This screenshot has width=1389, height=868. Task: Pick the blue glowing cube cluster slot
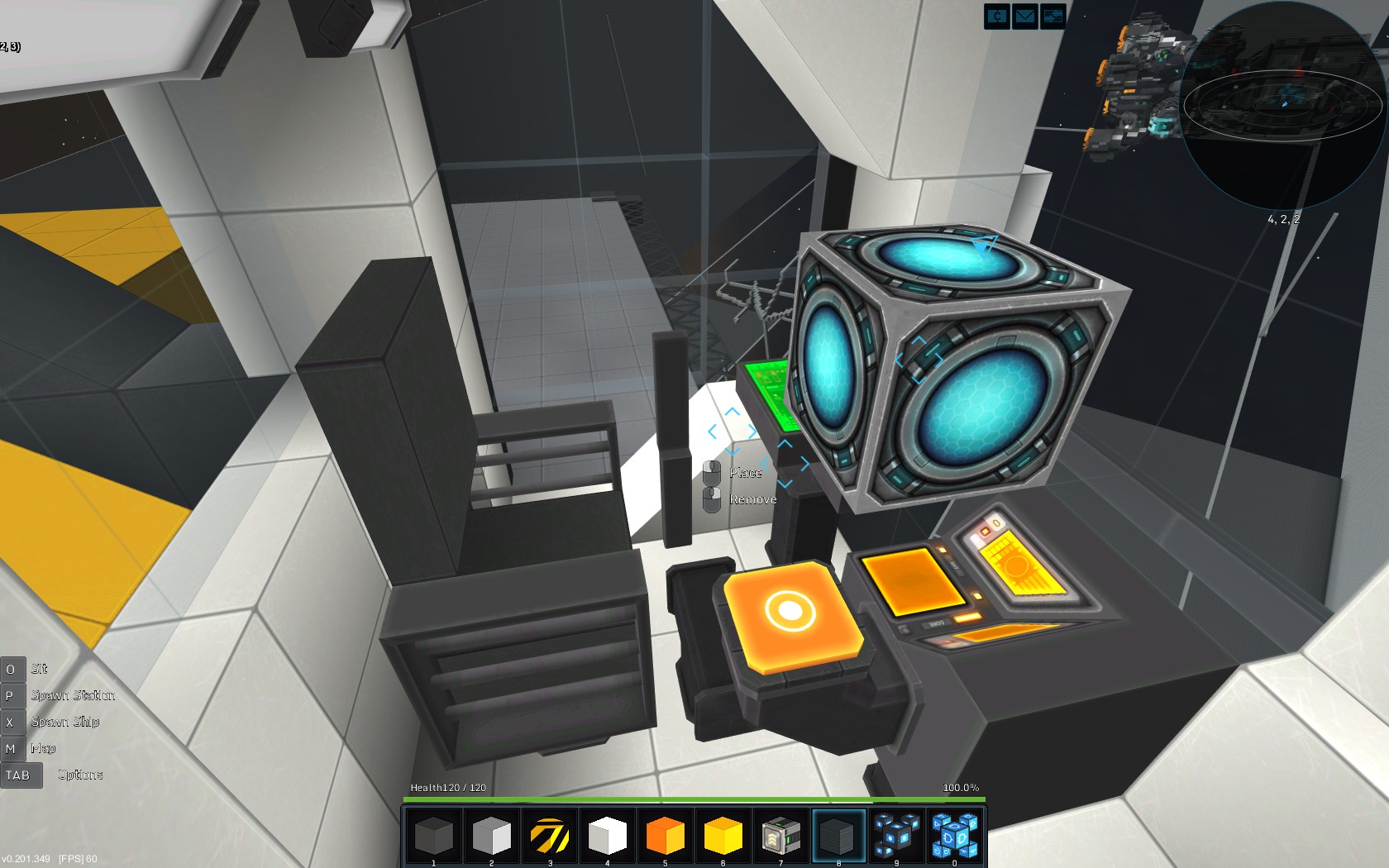pyautogui.click(x=897, y=835)
